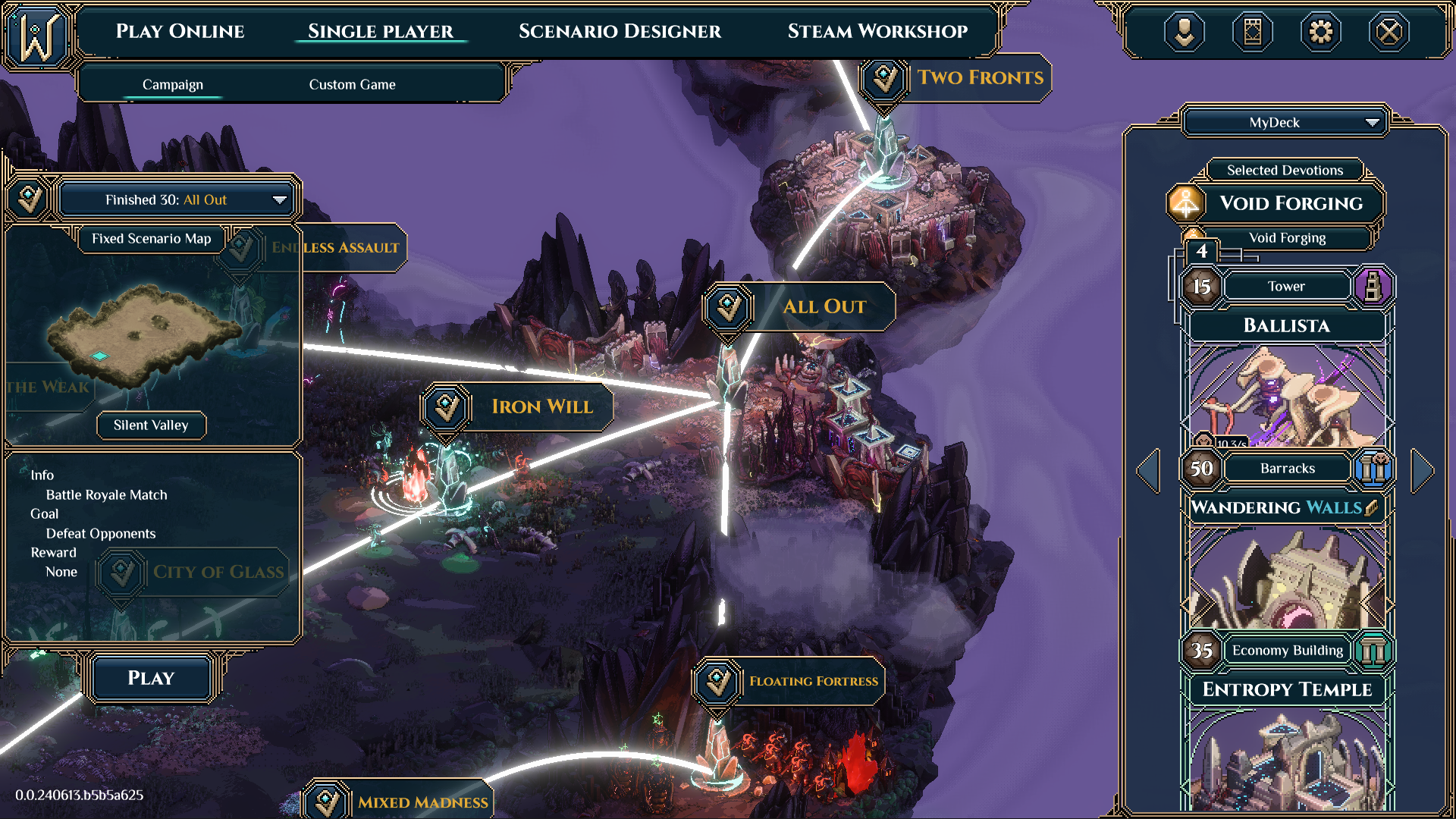Click the Void Forging devotion icon
1456x819 pixels.
tap(1188, 202)
